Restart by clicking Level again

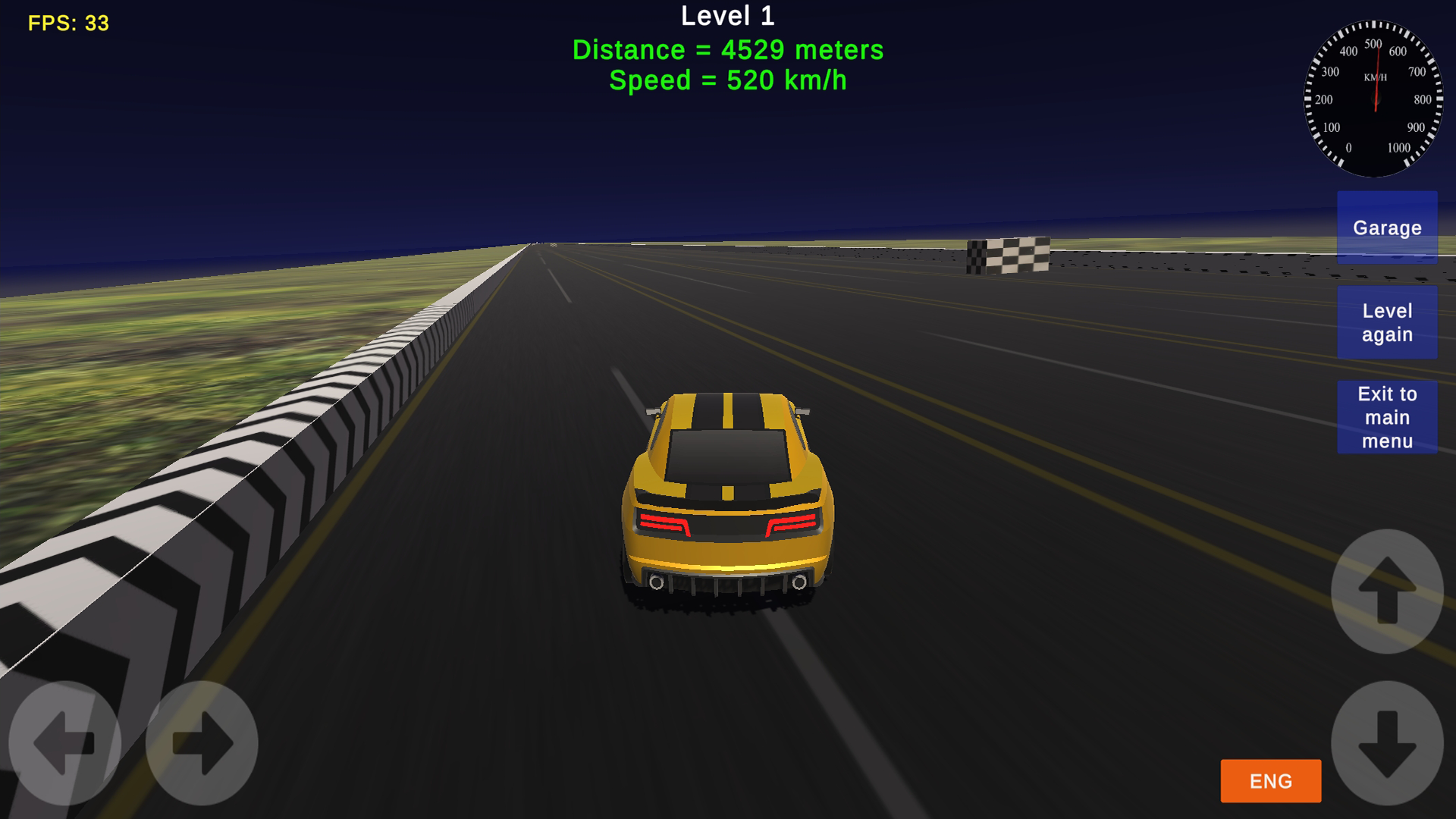1387,322
